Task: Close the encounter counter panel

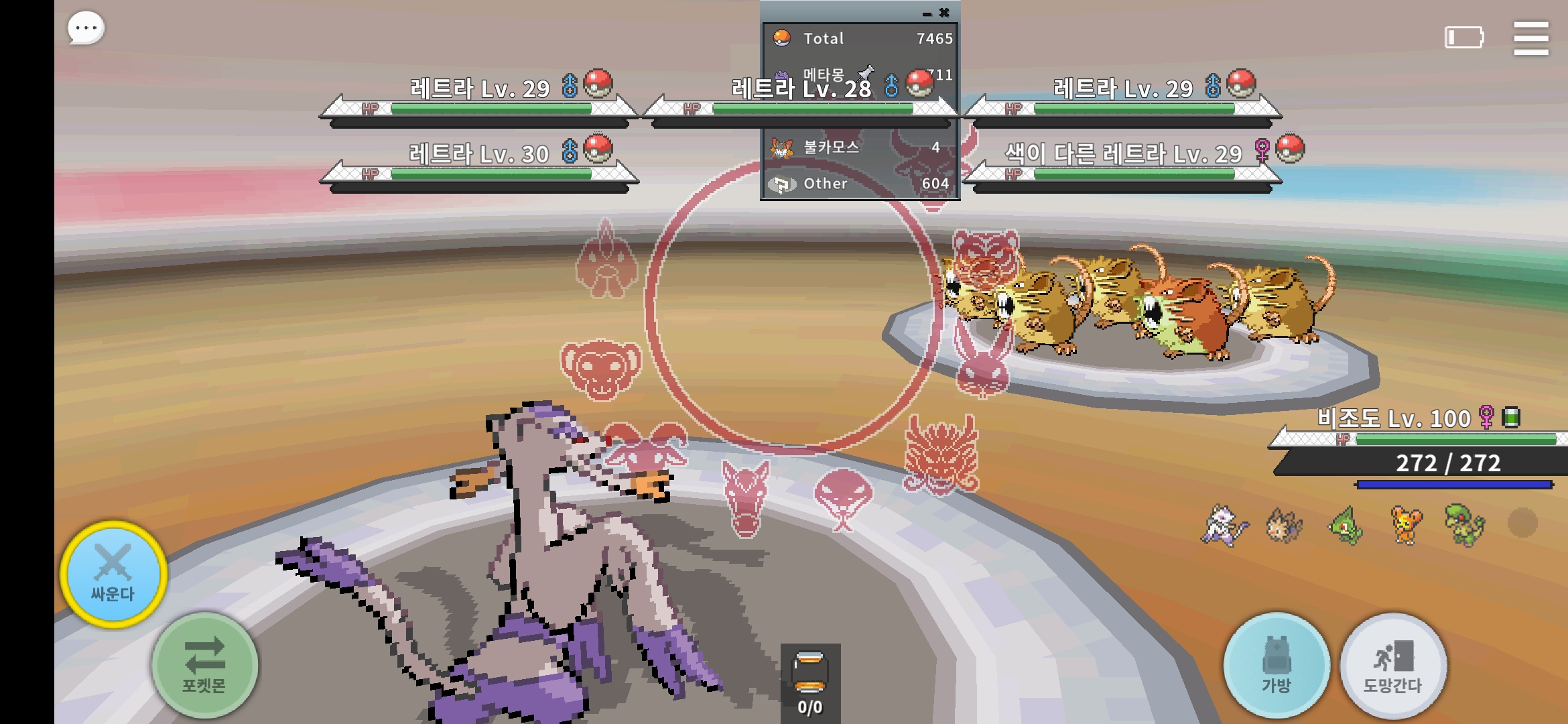Action: [944, 12]
